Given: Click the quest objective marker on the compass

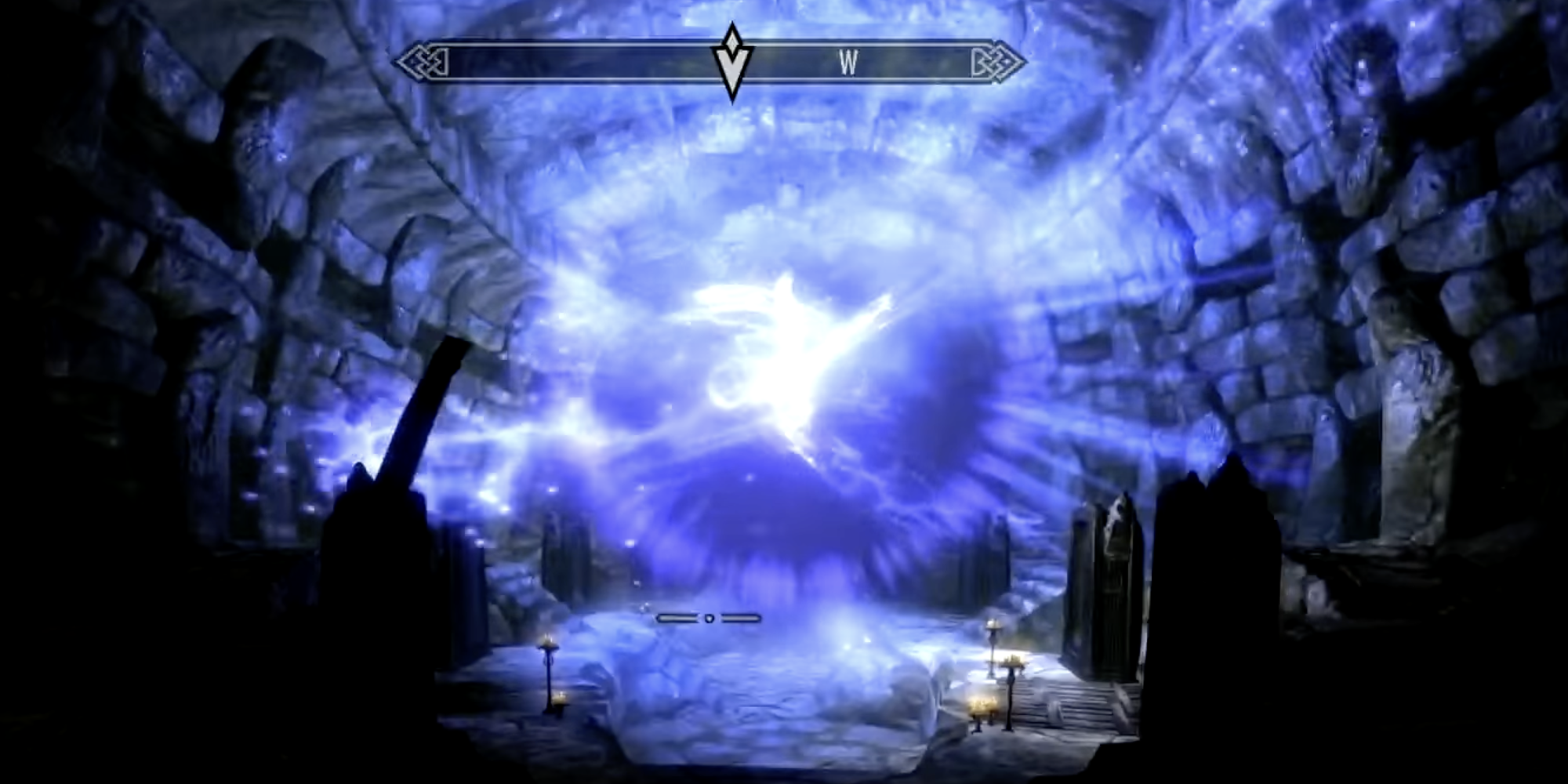Looking at the screenshot, I should pyautogui.click(x=730, y=69).
